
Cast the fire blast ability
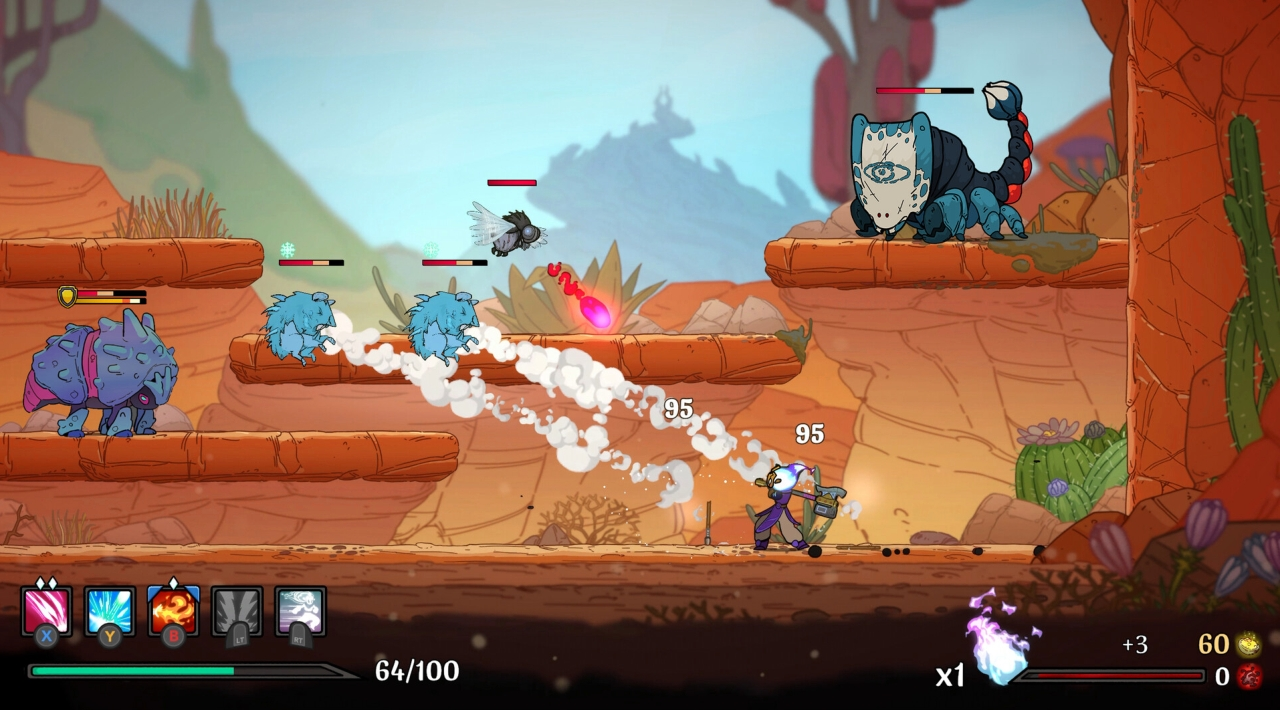click(x=173, y=611)
